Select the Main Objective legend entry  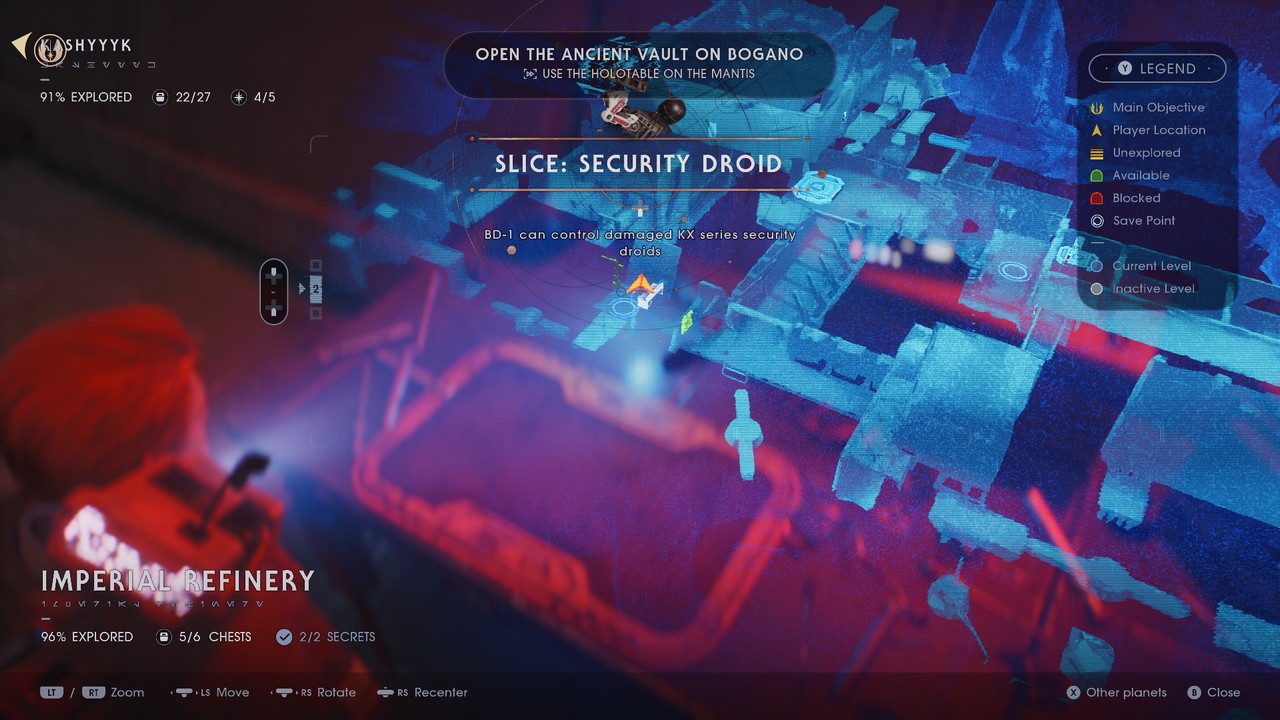1158,107
